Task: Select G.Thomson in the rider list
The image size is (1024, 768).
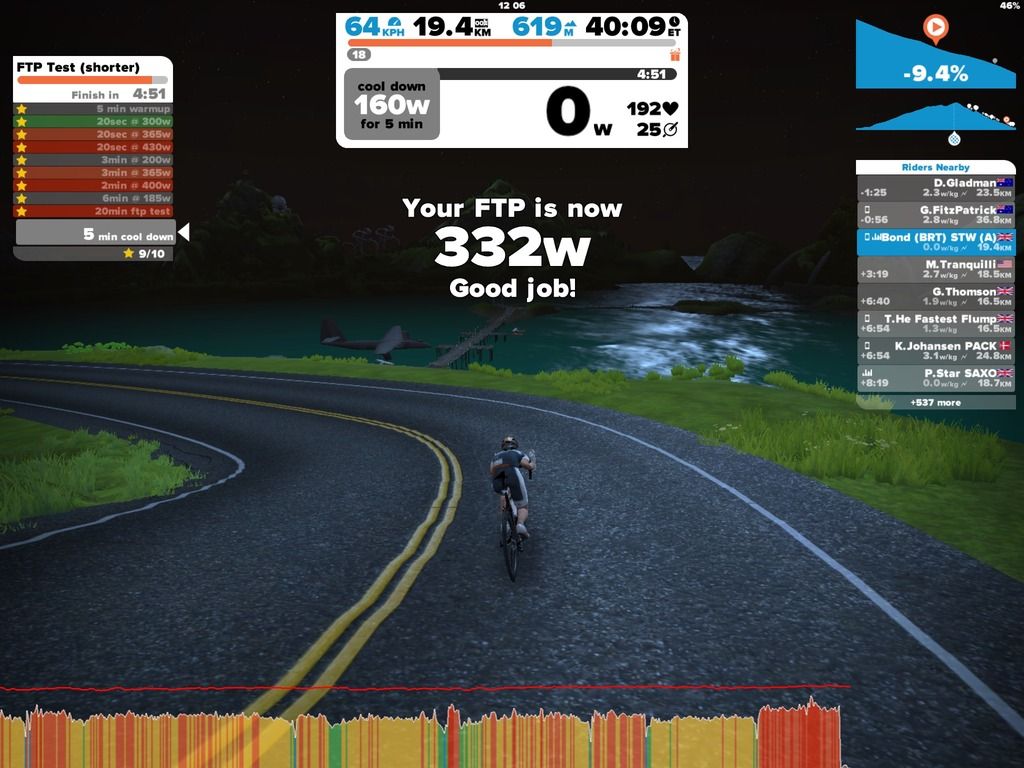Action: coord(935,296)
